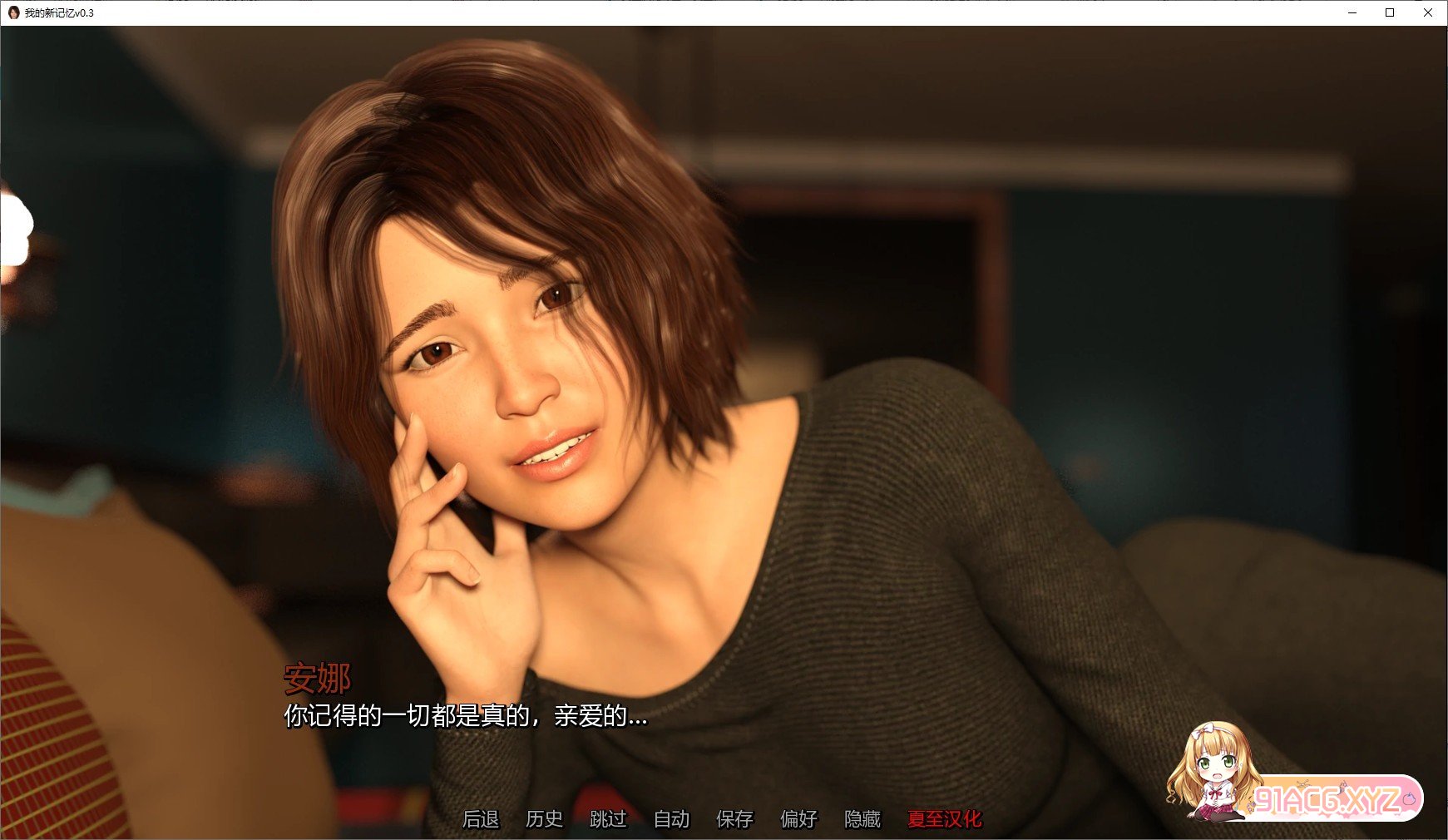
Task: Click the 后退 (rollback) button
Action: pos(481,819)
